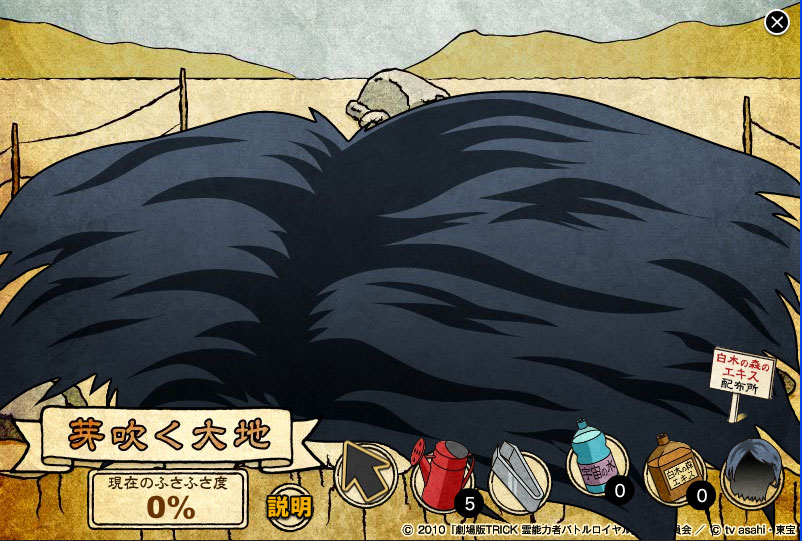
Task: Pick the metal tweezers tool
Action: pos(518,477)
